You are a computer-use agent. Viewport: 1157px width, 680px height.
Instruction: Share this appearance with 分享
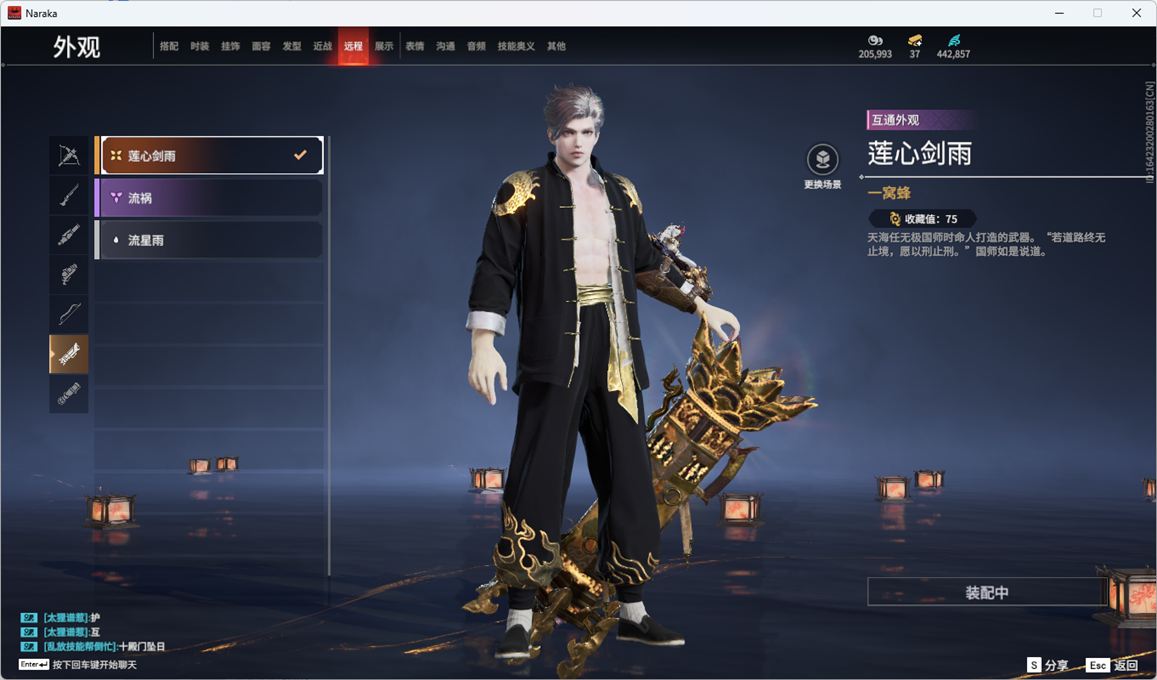pos(1047,665)
